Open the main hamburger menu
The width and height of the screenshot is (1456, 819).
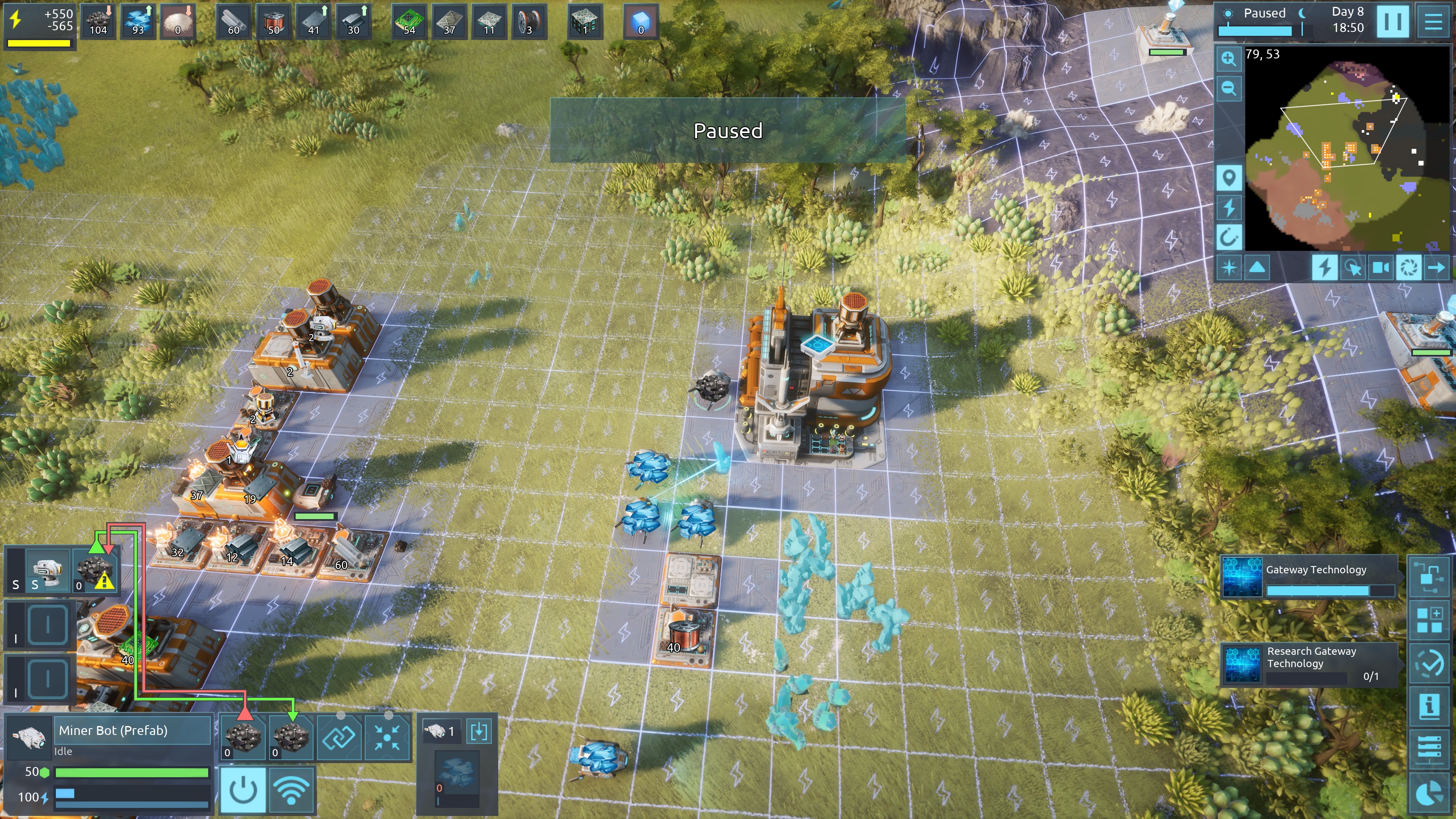click(x=1433, y=21)
